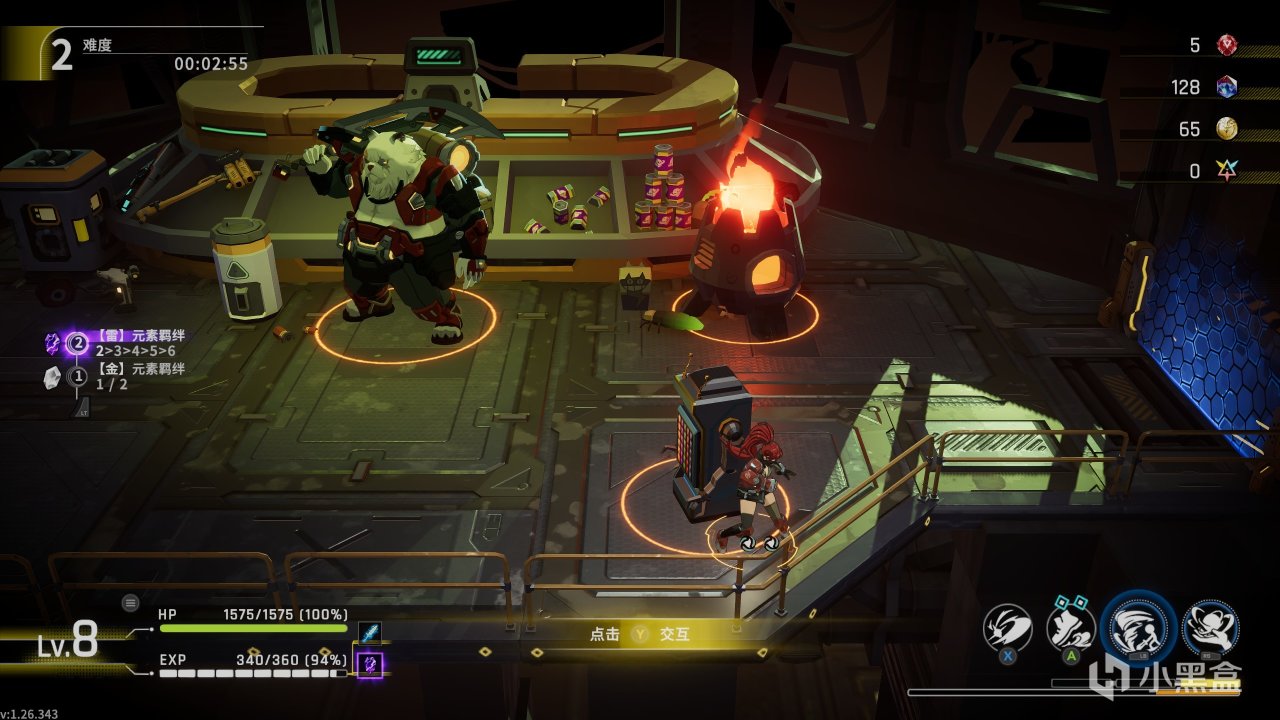This screenshot has height=720, width=1280.
Task: Trigger the whirlwind spin skill
Action: pyautogui.click(x=1138, y=627)
